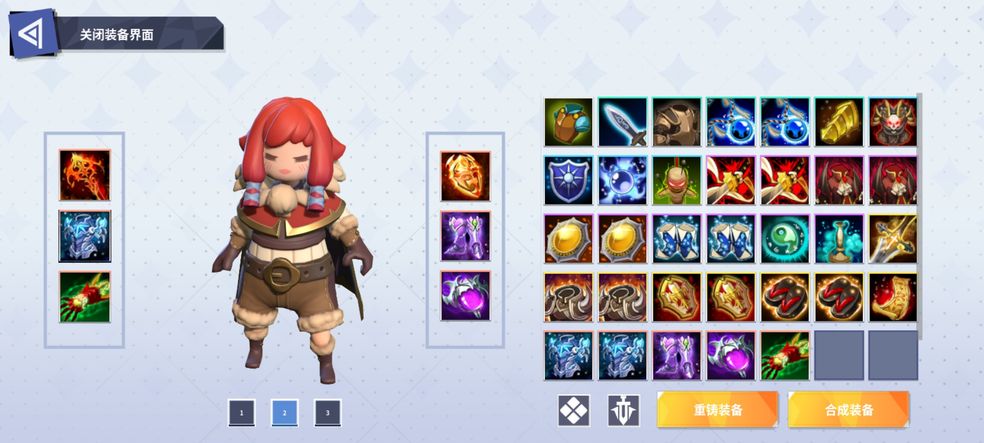
Task: Switch to equipment preset 1
Action: (241, 411)
